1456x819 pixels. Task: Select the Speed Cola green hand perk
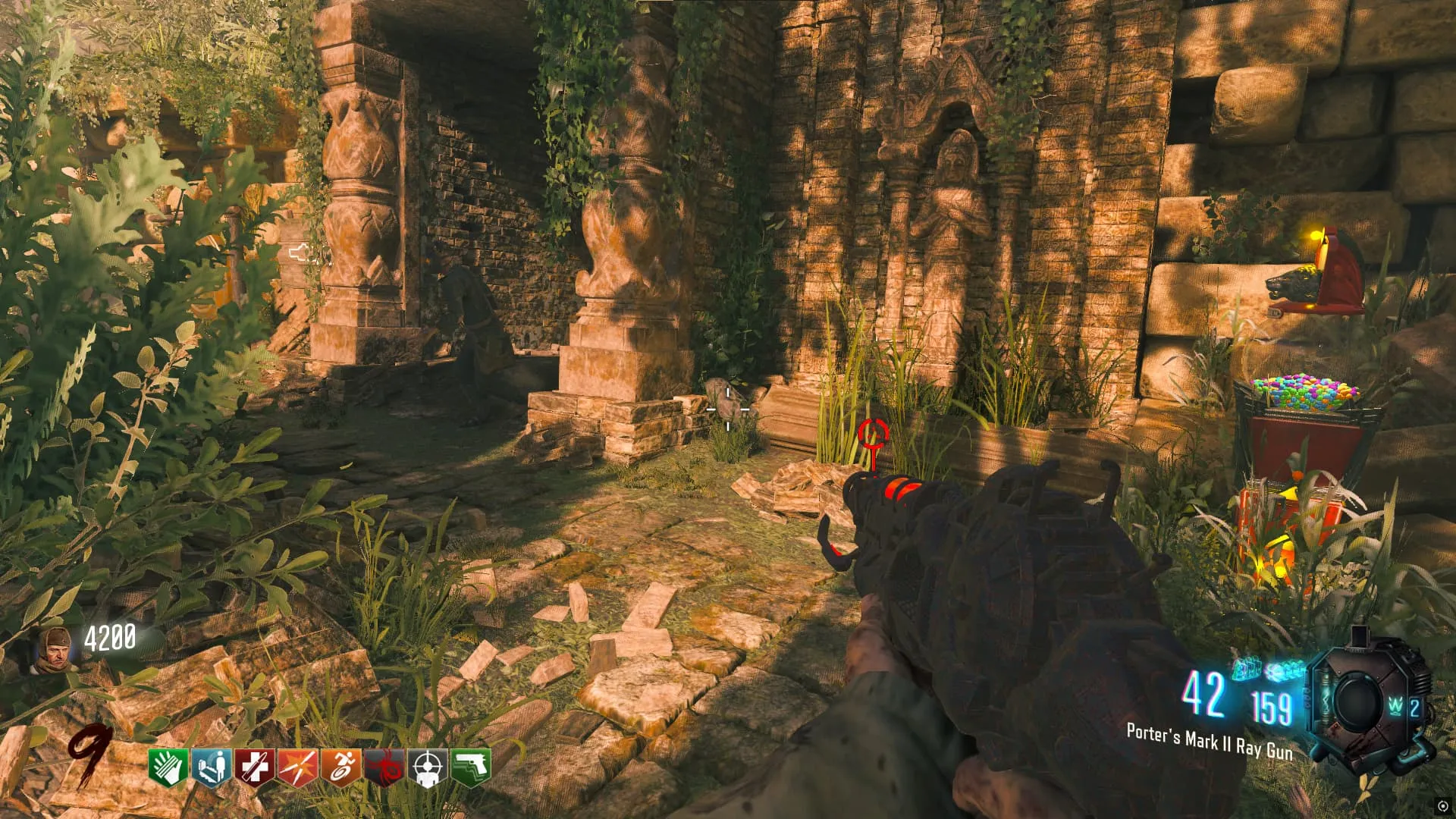tap(168, 767)
